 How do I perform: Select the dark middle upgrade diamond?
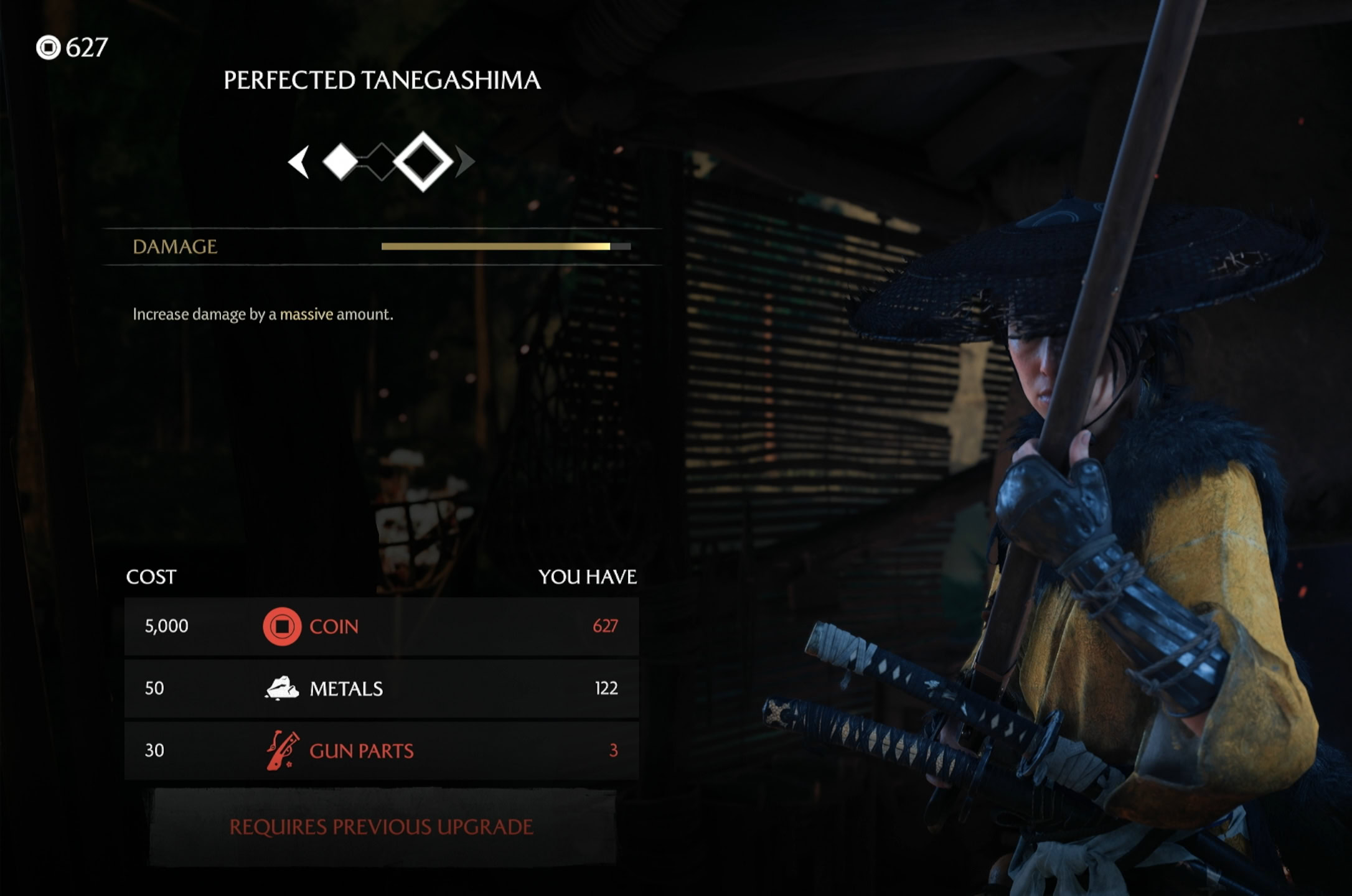(x=381, y=162)
